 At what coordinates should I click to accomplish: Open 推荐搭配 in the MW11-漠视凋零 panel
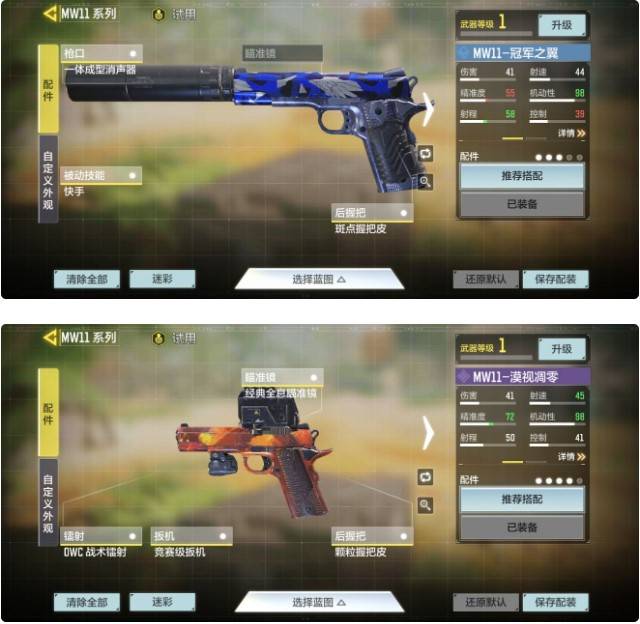pos(521,500)
